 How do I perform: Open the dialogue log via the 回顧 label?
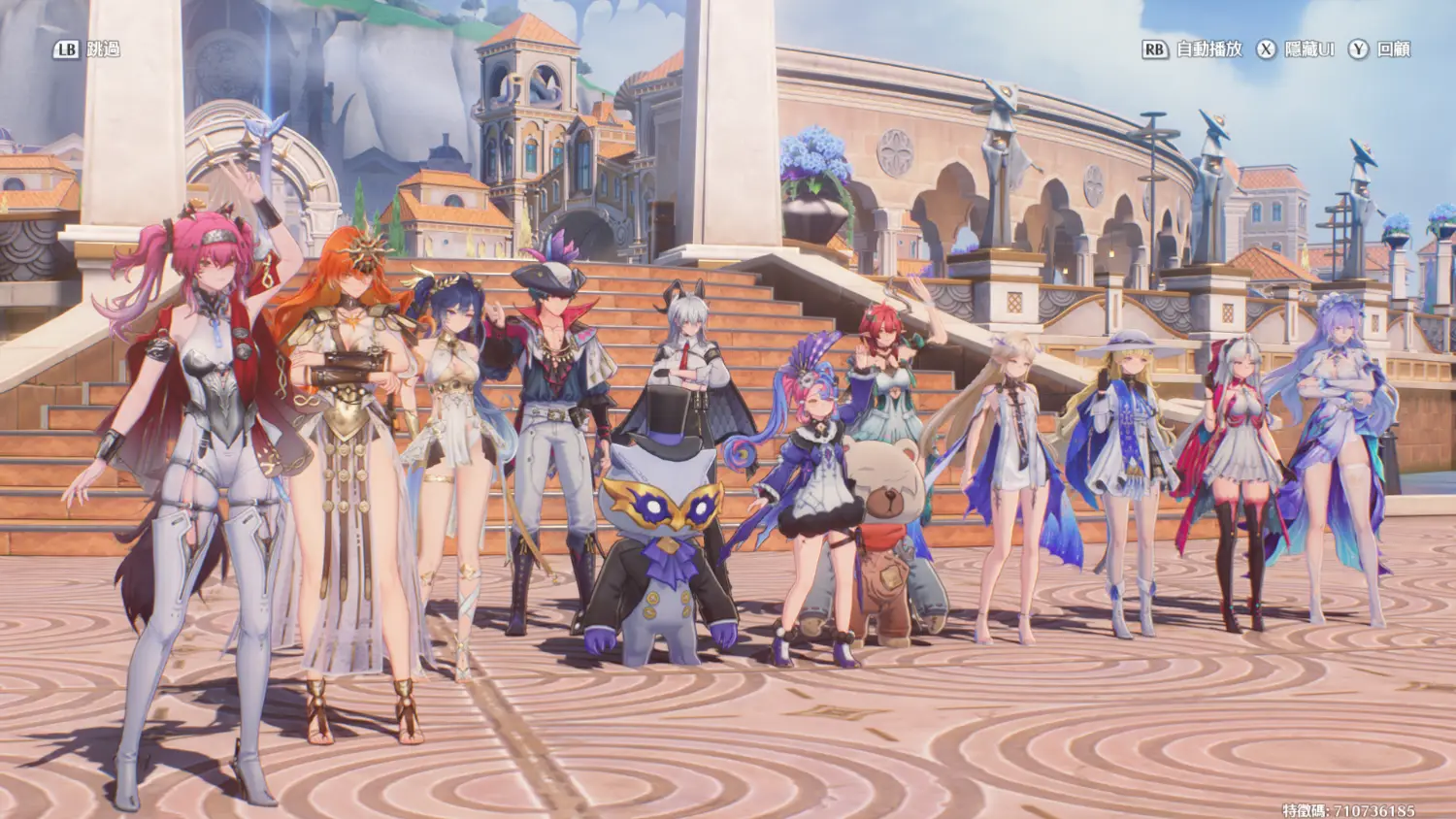[x=1394, y=49]
